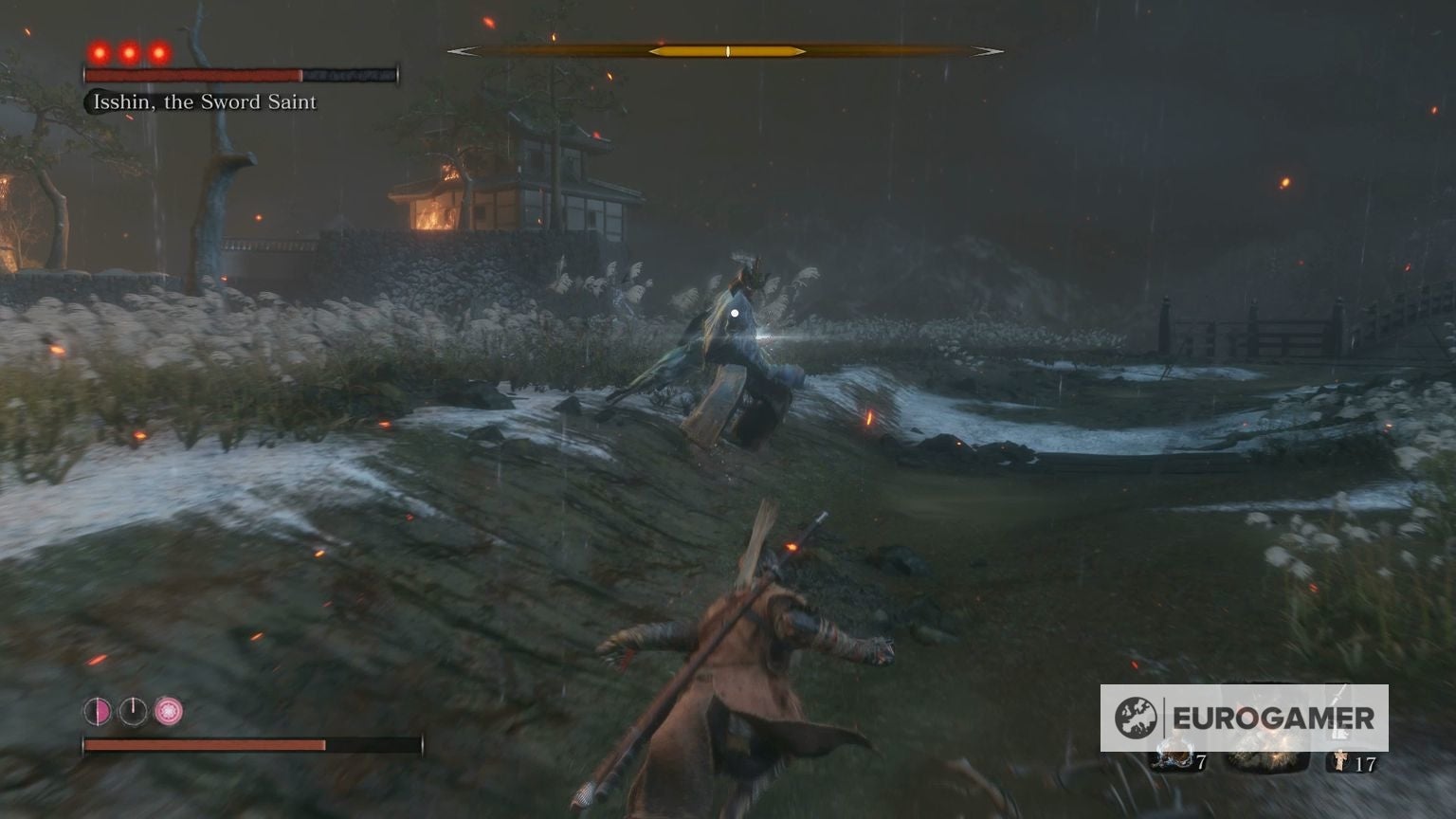
Task: Click the filled pink resurrection node icon
Action: point(99,711)
